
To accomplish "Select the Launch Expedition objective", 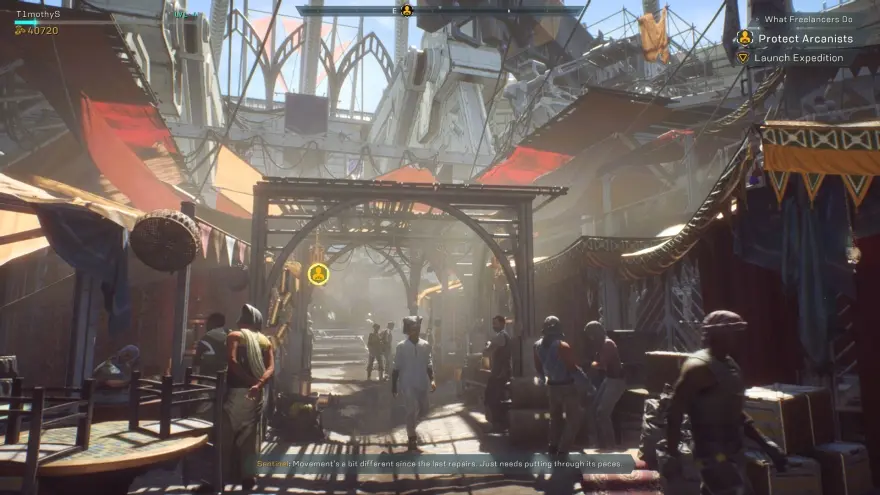I will (x=798, y=58).
